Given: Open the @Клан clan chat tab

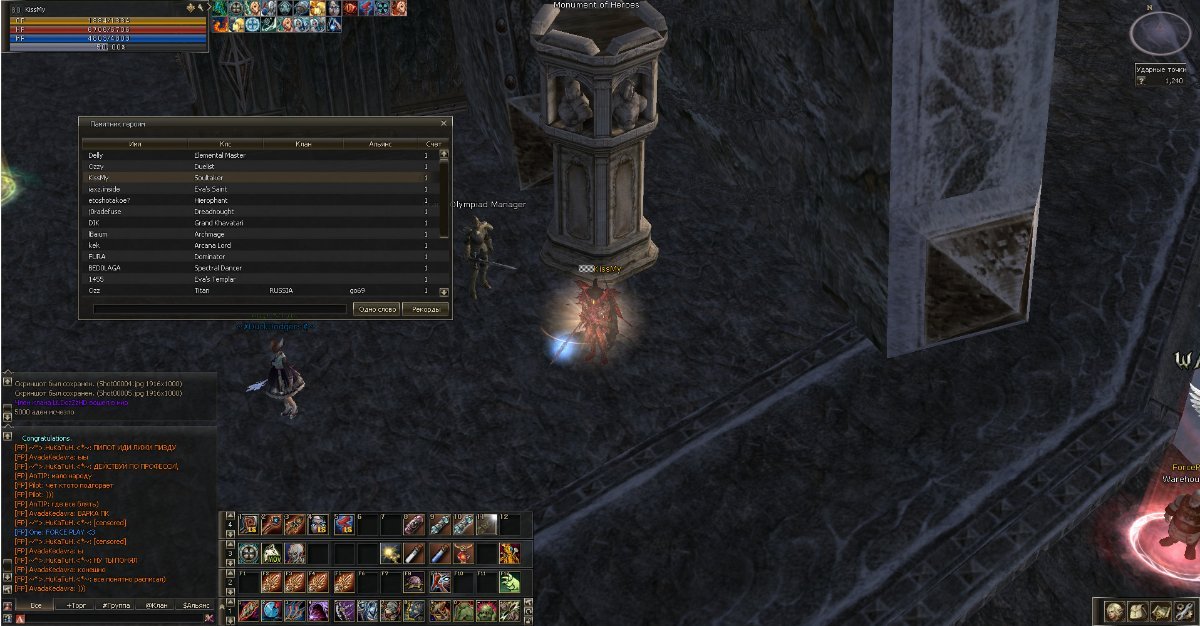Looking at the screenshot, I should 157,606.
